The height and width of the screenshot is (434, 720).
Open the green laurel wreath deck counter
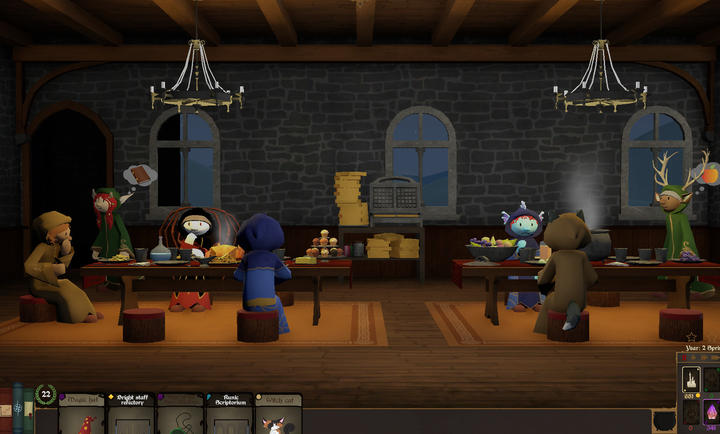click(45, 395)
